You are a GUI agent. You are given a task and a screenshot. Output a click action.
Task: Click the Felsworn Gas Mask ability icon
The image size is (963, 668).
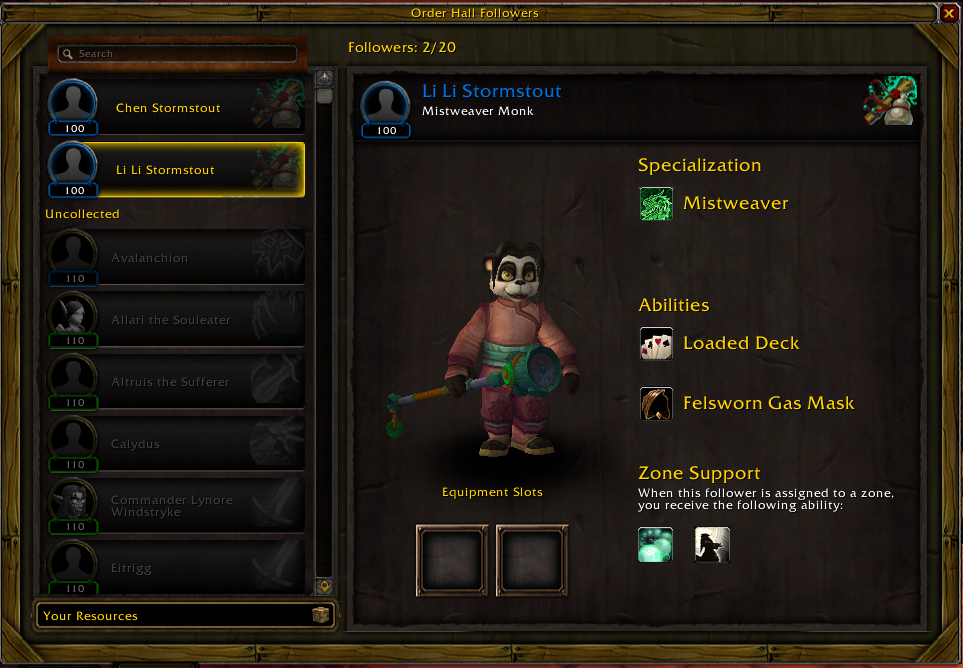click(656, 403)
